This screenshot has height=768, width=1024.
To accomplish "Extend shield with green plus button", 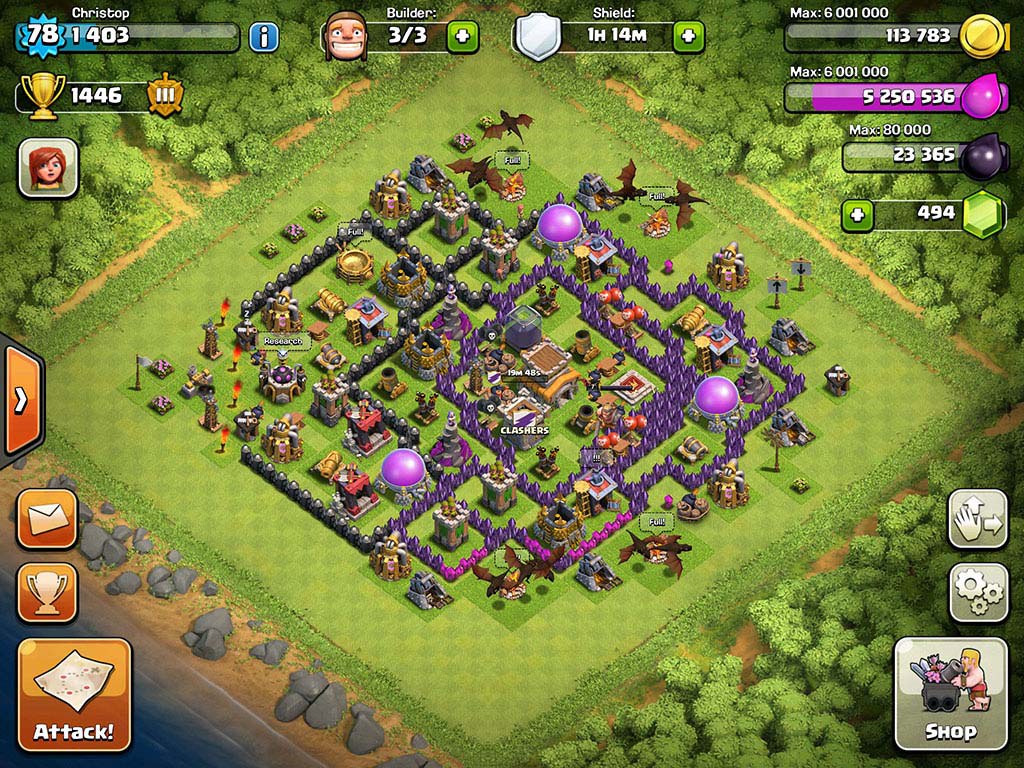I will (x=688, y=37).
